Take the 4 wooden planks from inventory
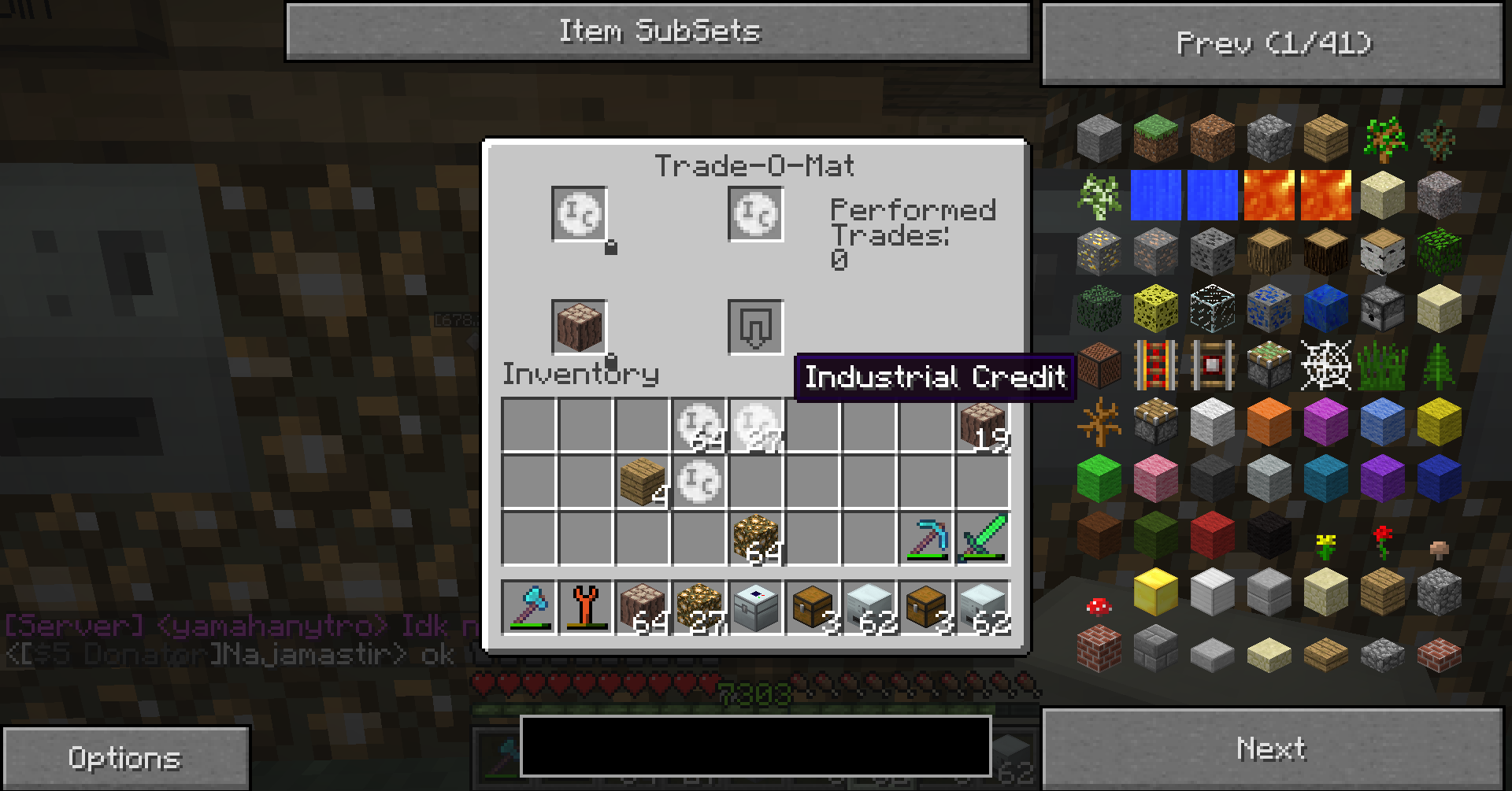1512x791 pixels. pyautogui.click(x=643, y=482)
